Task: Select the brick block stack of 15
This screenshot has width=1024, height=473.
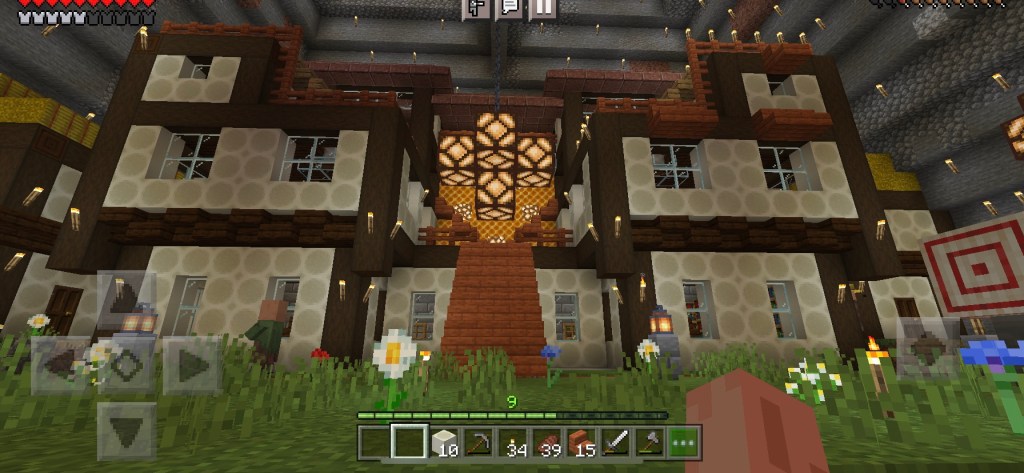Action: pos(581,439)
